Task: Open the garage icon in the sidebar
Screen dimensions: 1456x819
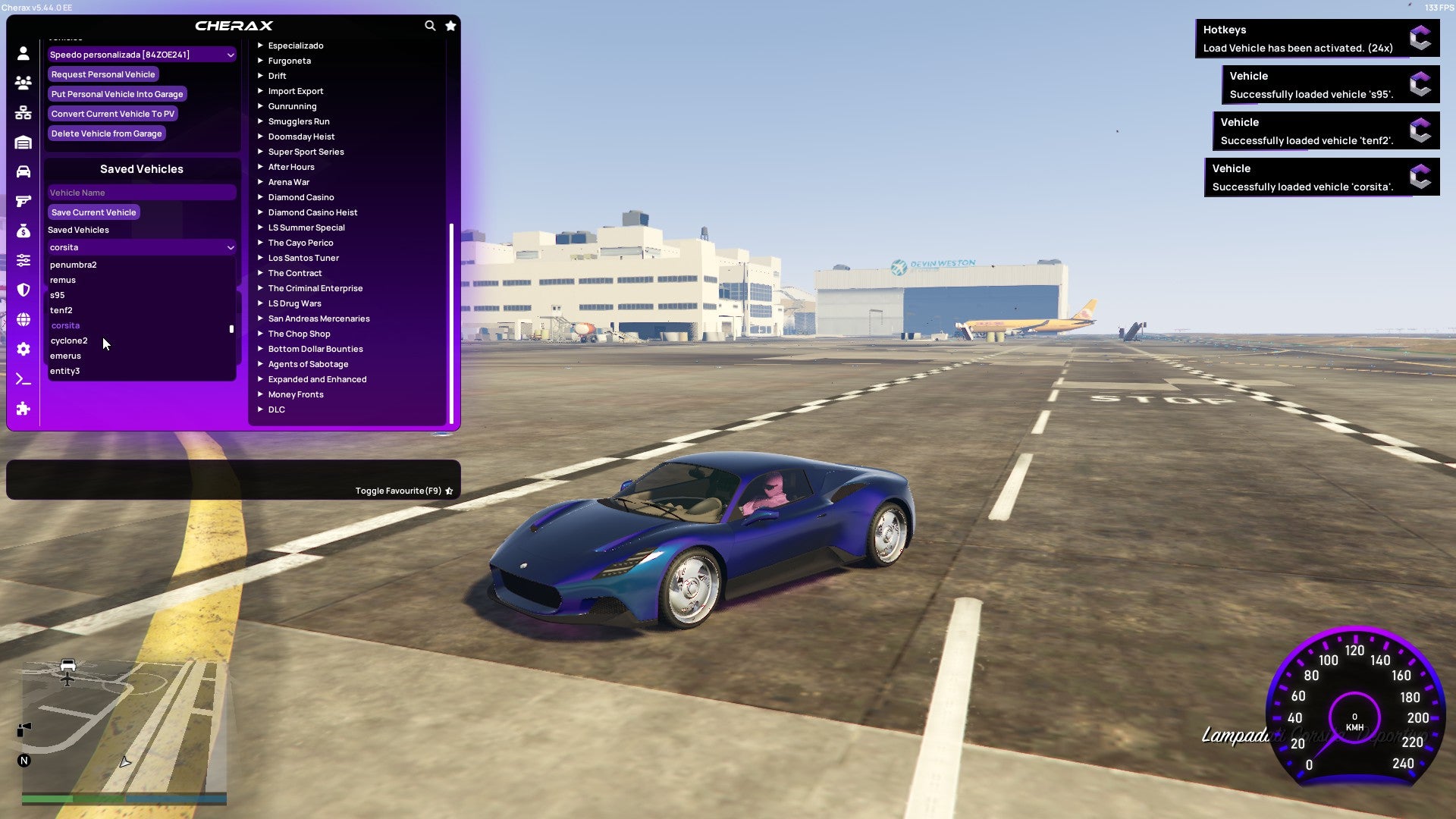Action: coord(23,141)
